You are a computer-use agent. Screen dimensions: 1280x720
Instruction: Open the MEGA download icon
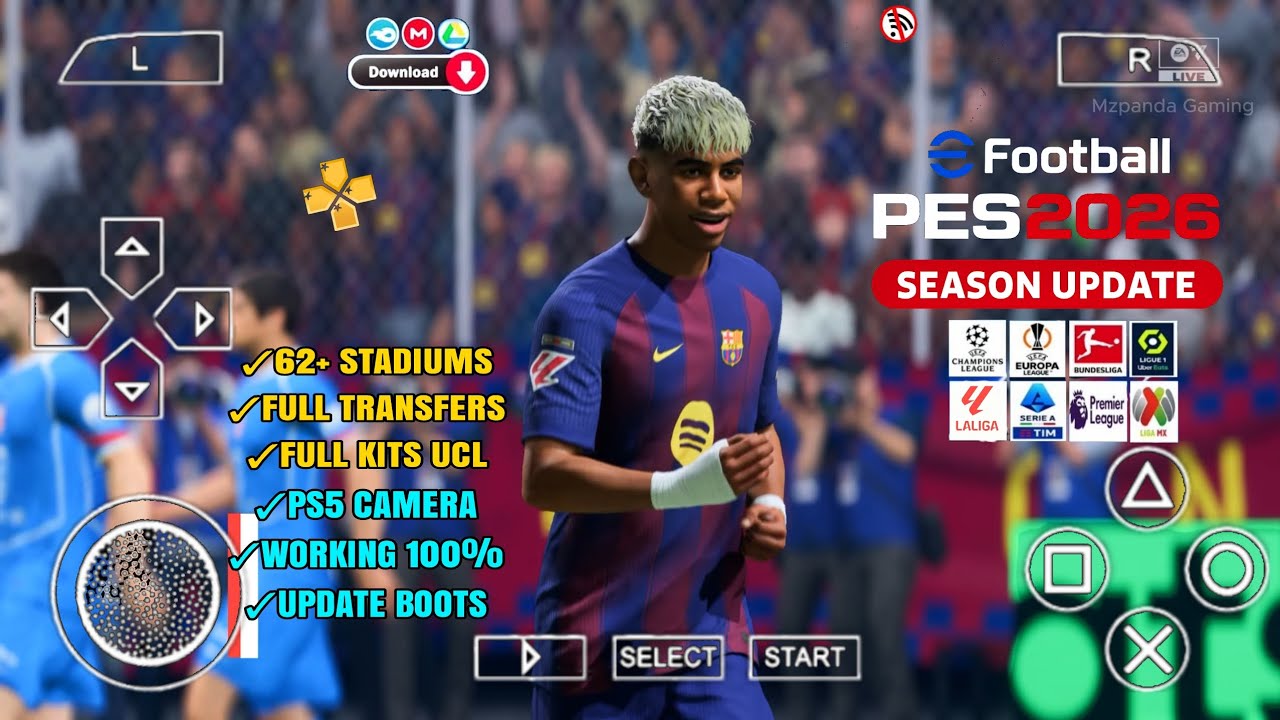419,31
